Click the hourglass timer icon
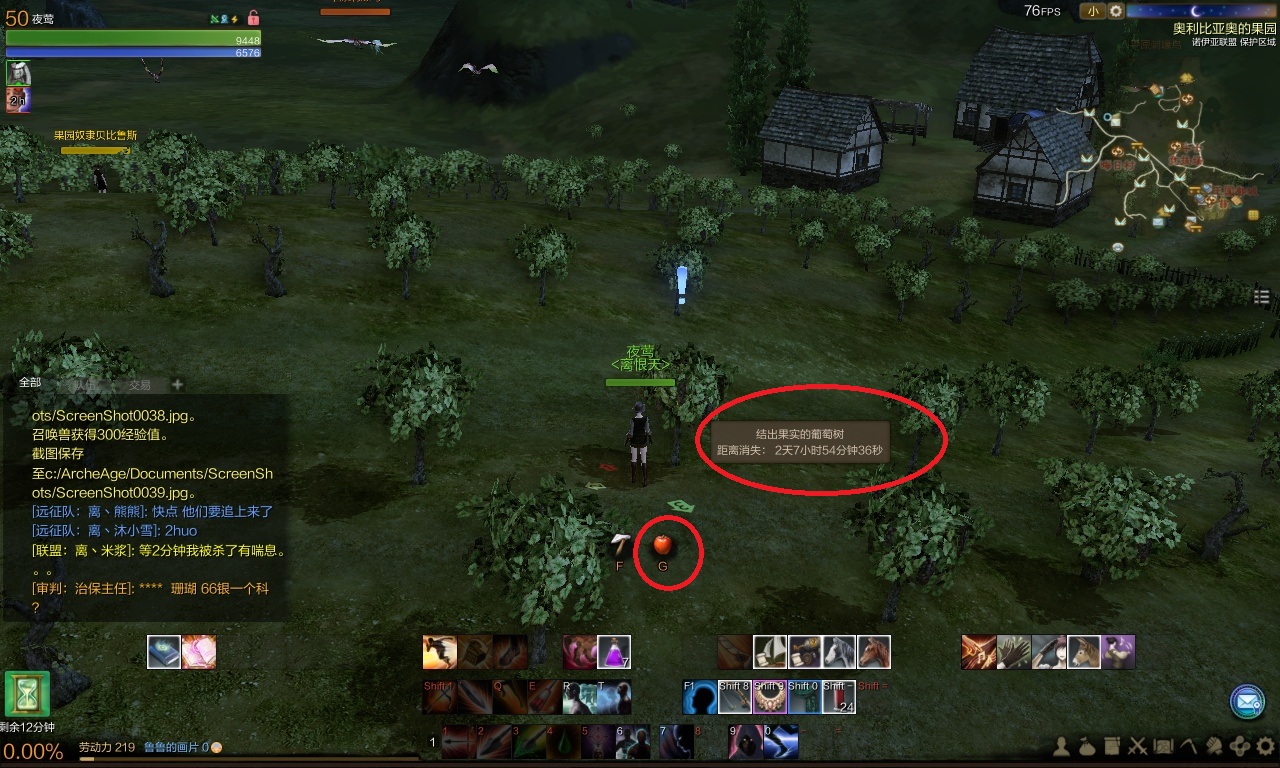Image resolution: width=1280 pixels, height=768 pixels. [27, 694]
